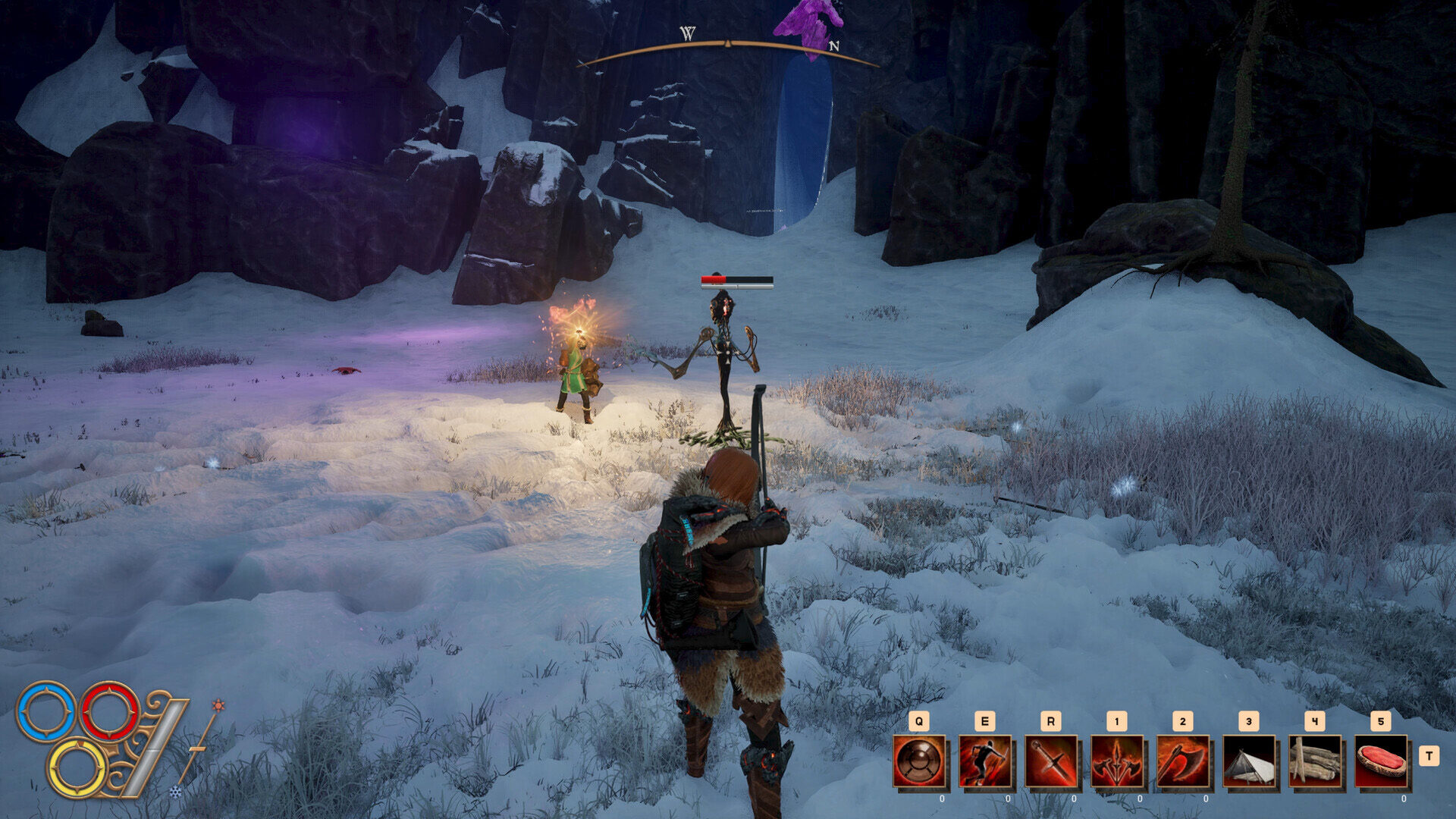Click the N letter on the compass bar
Image resolution: width=1456 pixels, height=819 pixels.
(x=834, y=45)
